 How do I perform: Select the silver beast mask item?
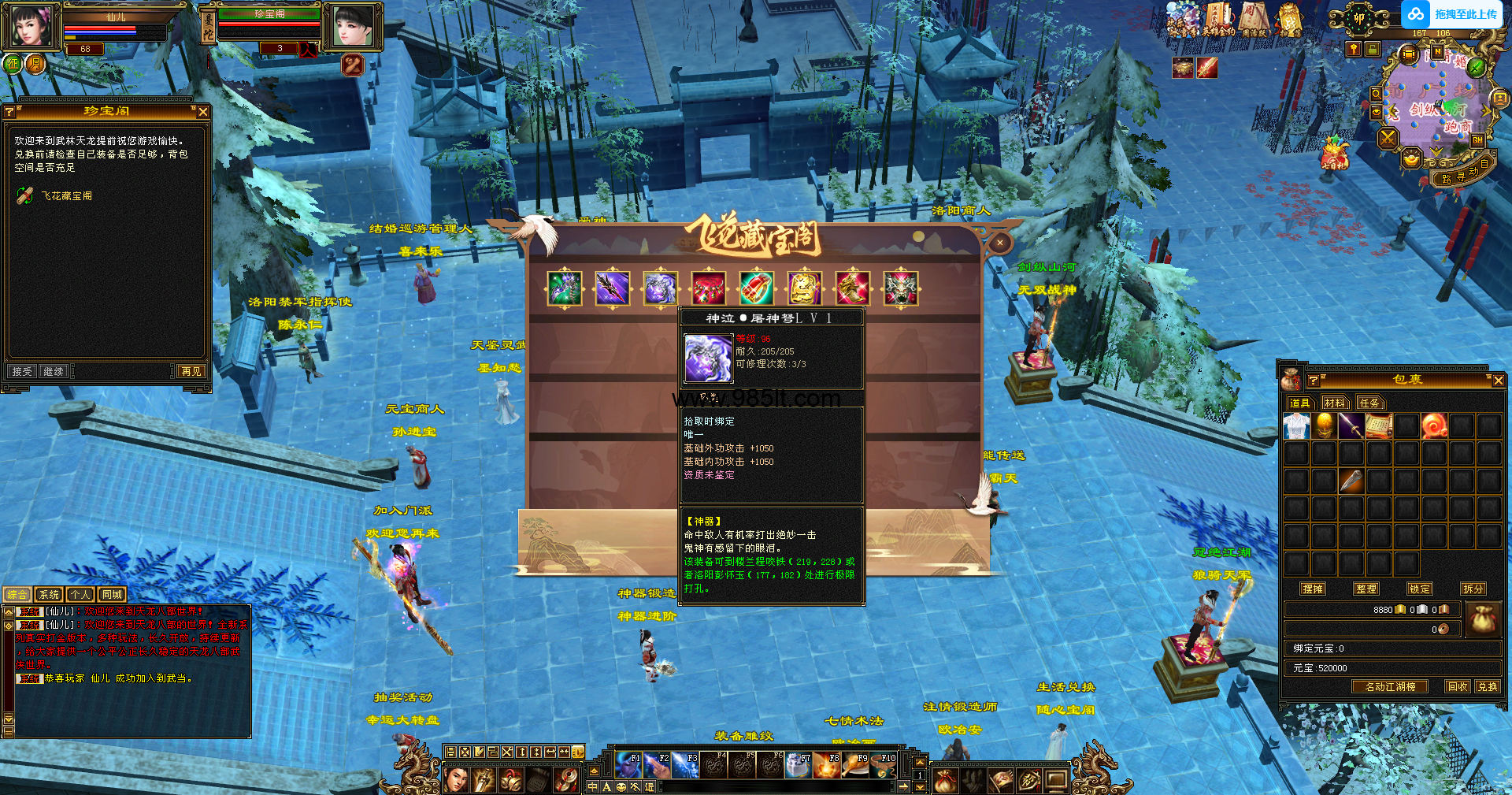(901, 288)
